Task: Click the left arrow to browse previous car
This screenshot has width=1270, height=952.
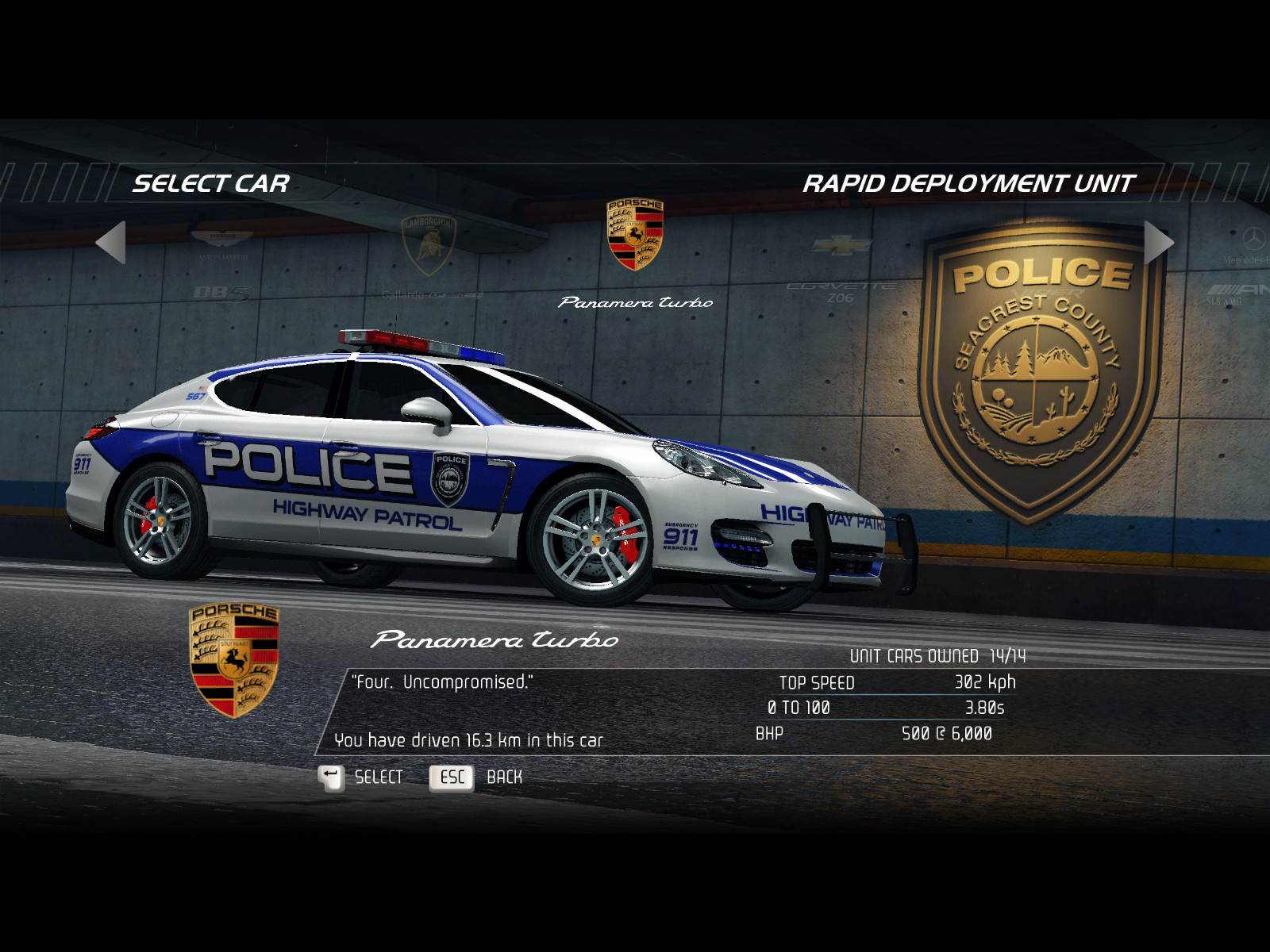Action: [112, 242]
